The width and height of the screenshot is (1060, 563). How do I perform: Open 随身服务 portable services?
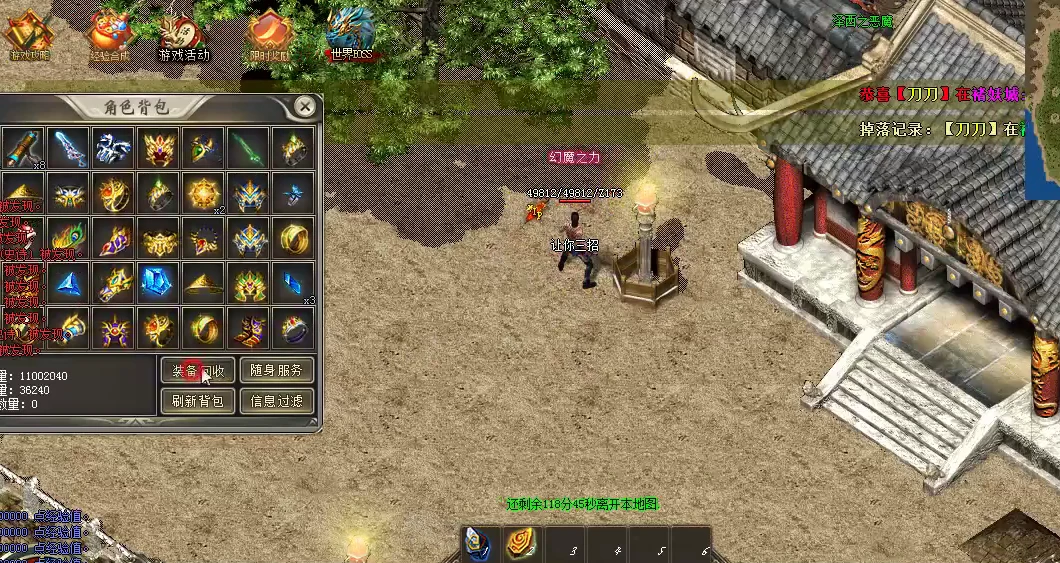[277, 370]
